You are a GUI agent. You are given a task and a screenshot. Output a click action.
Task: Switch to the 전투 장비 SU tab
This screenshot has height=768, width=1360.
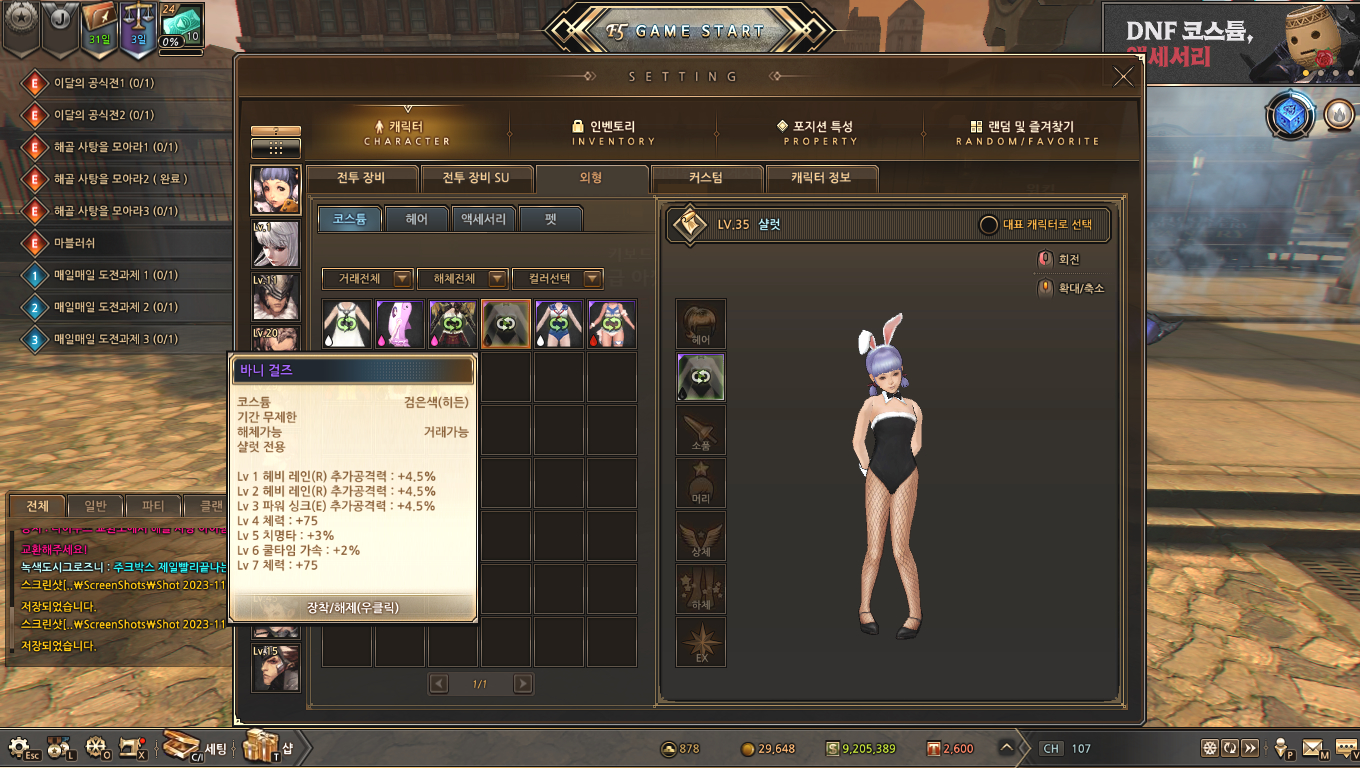coord(476,179)
